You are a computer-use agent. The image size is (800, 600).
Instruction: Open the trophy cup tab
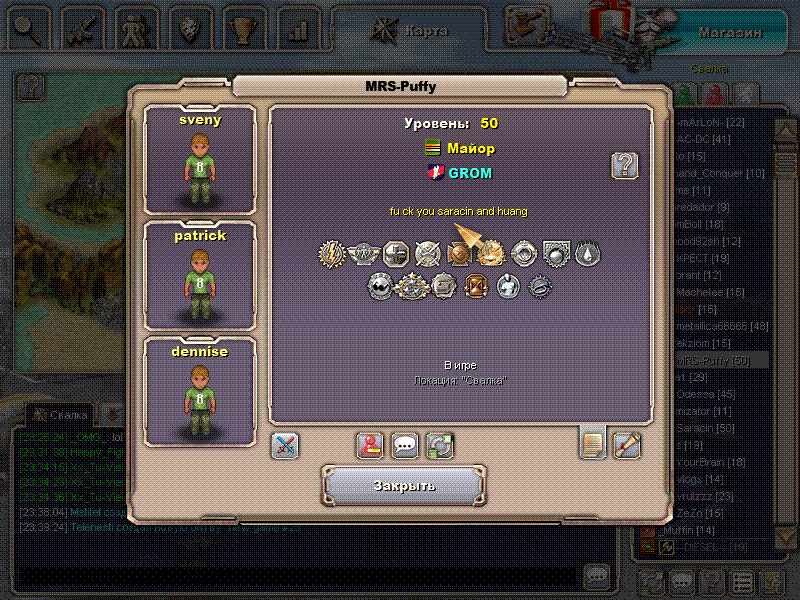[x=241, y=29]
